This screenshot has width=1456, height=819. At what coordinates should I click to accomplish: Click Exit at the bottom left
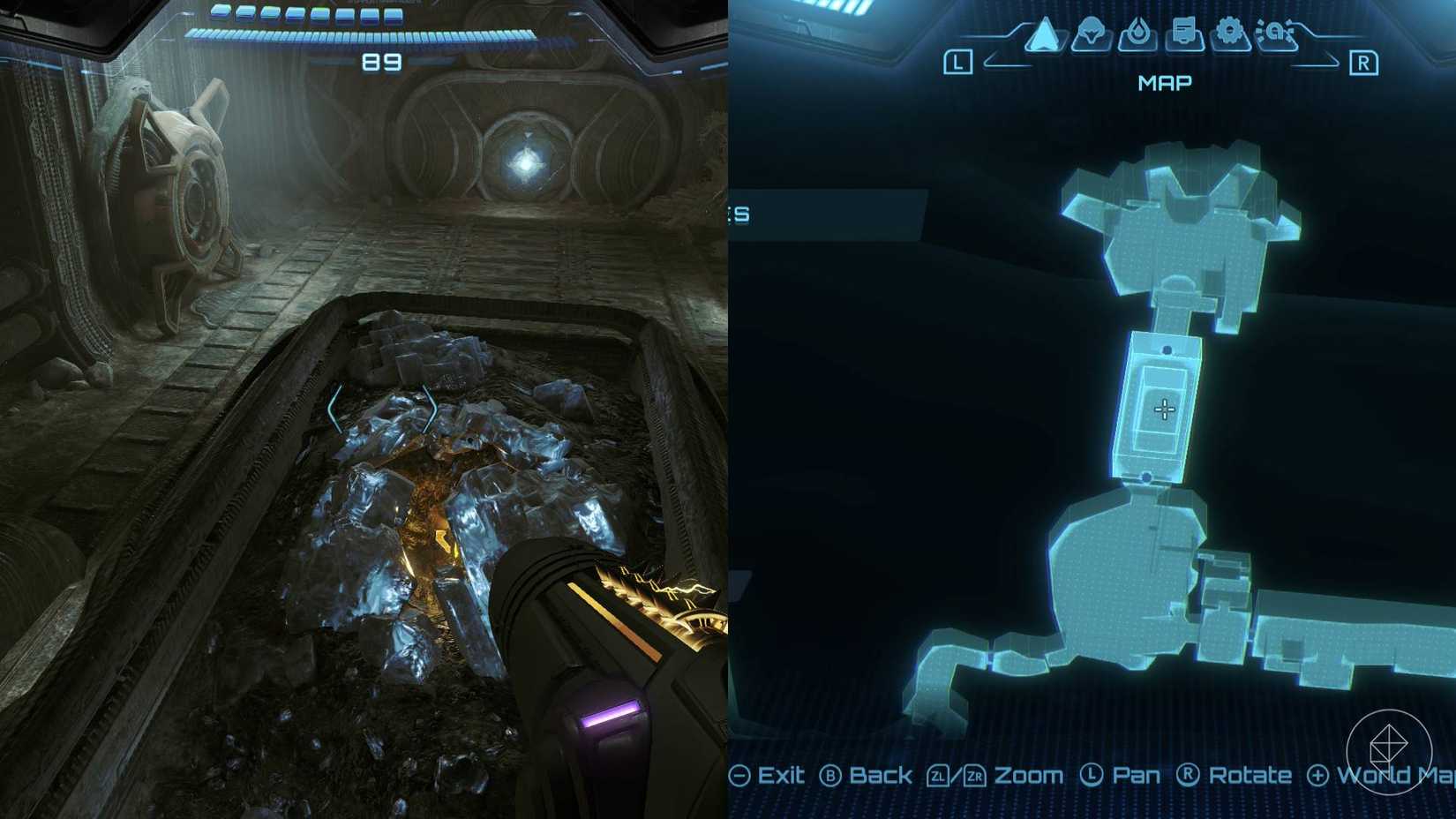coord(768,775)
